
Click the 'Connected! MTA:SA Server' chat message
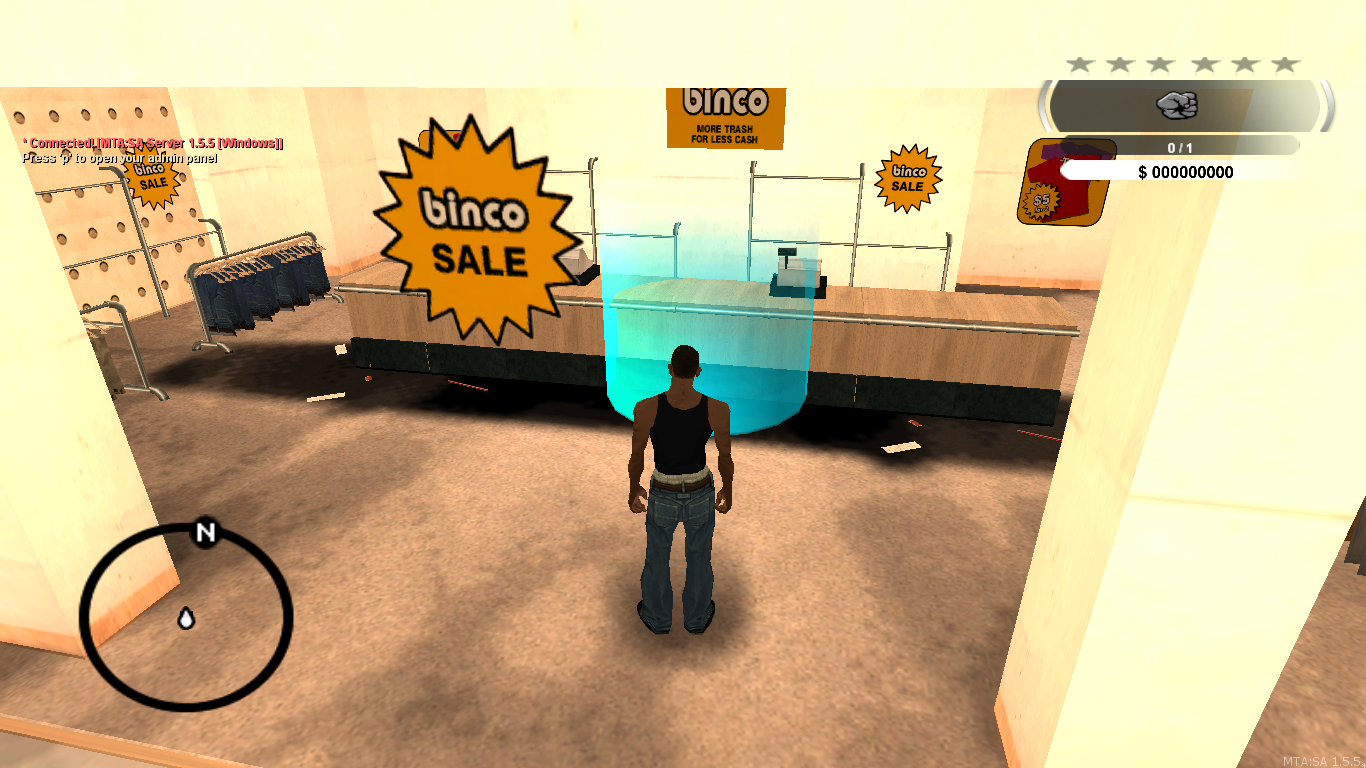(150, 143)
